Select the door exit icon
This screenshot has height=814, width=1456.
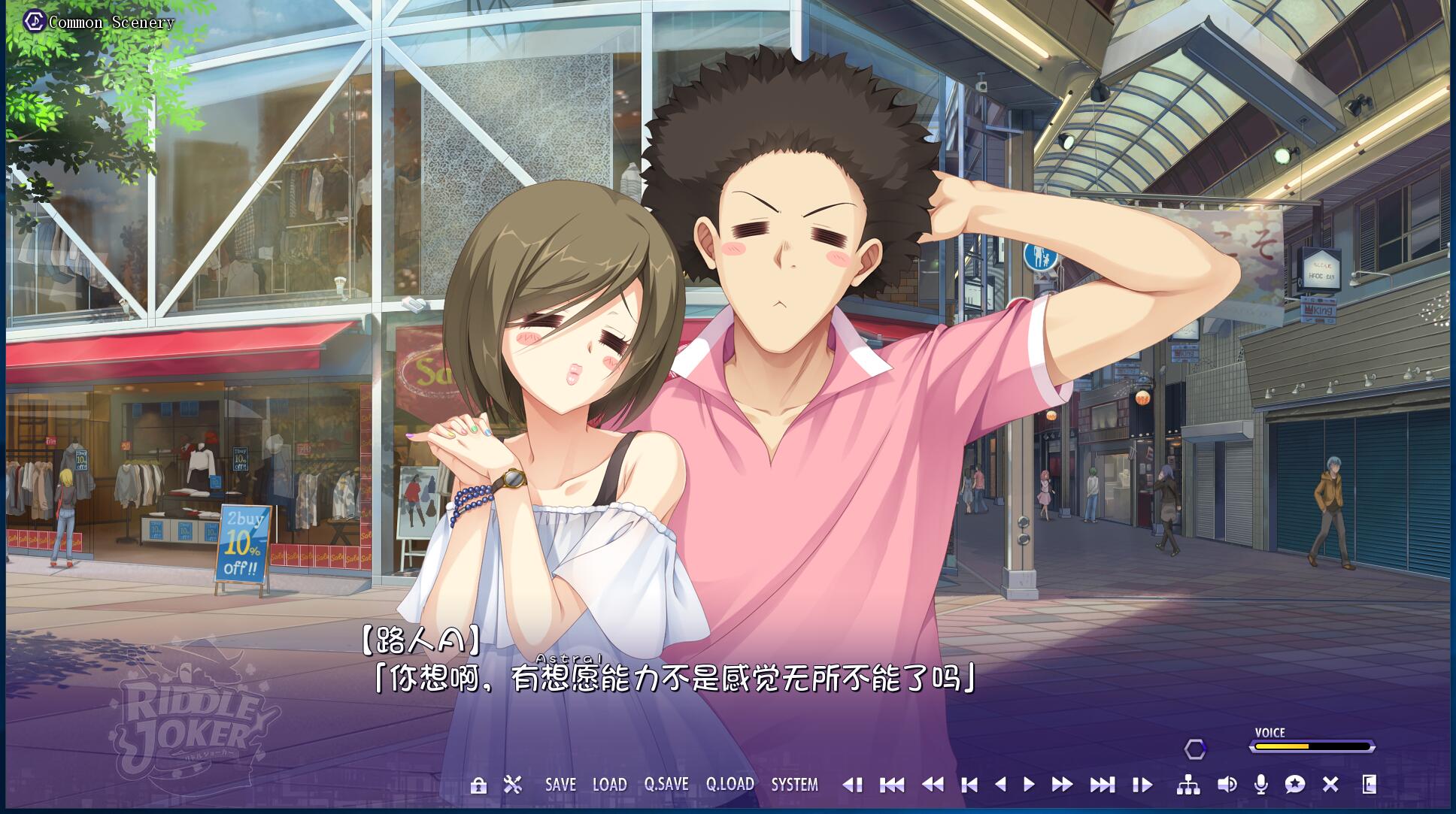click(x=1369, y=785)
